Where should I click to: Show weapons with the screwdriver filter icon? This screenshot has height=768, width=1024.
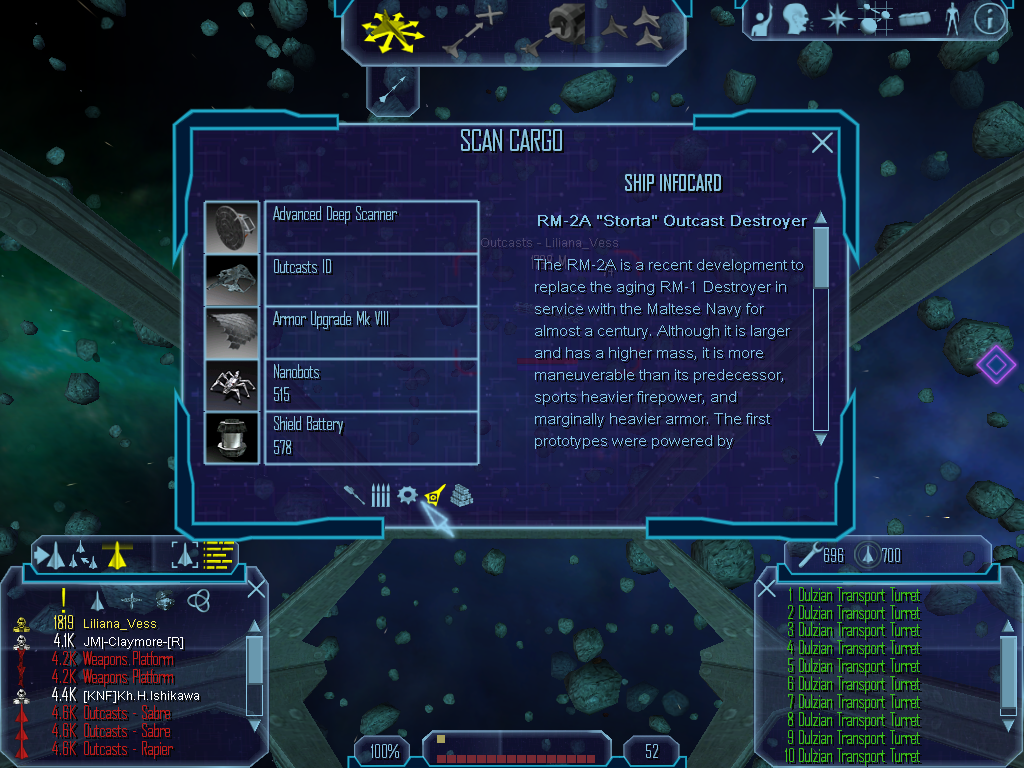tap(354, 495)
